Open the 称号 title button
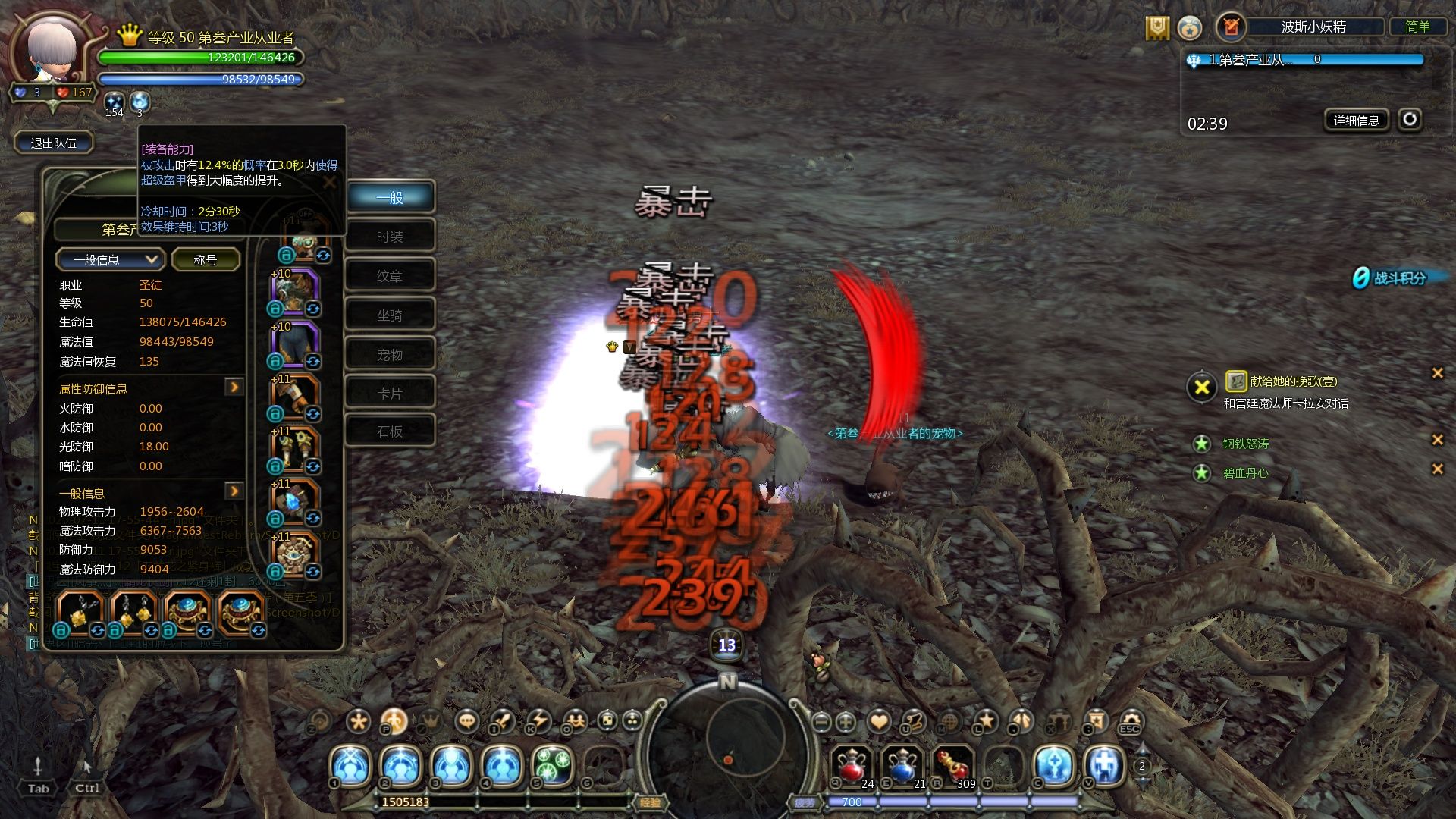Screen dimensions: 1456x819 tap(205, 260)
